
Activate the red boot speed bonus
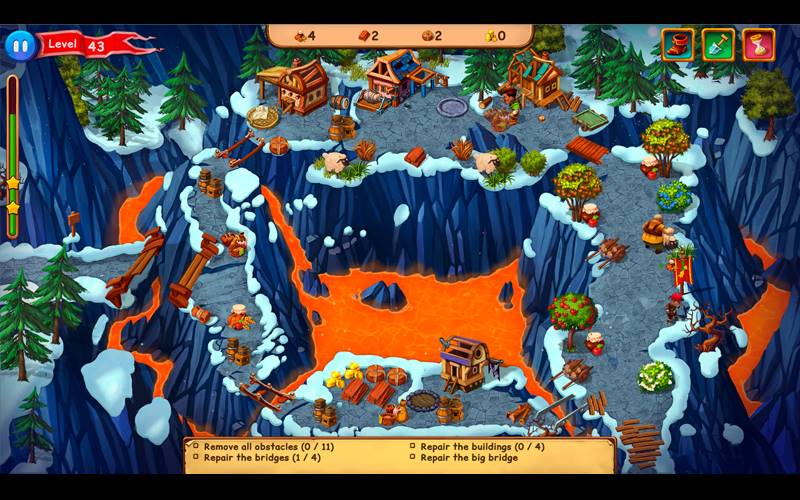click(x=678, y=44)
